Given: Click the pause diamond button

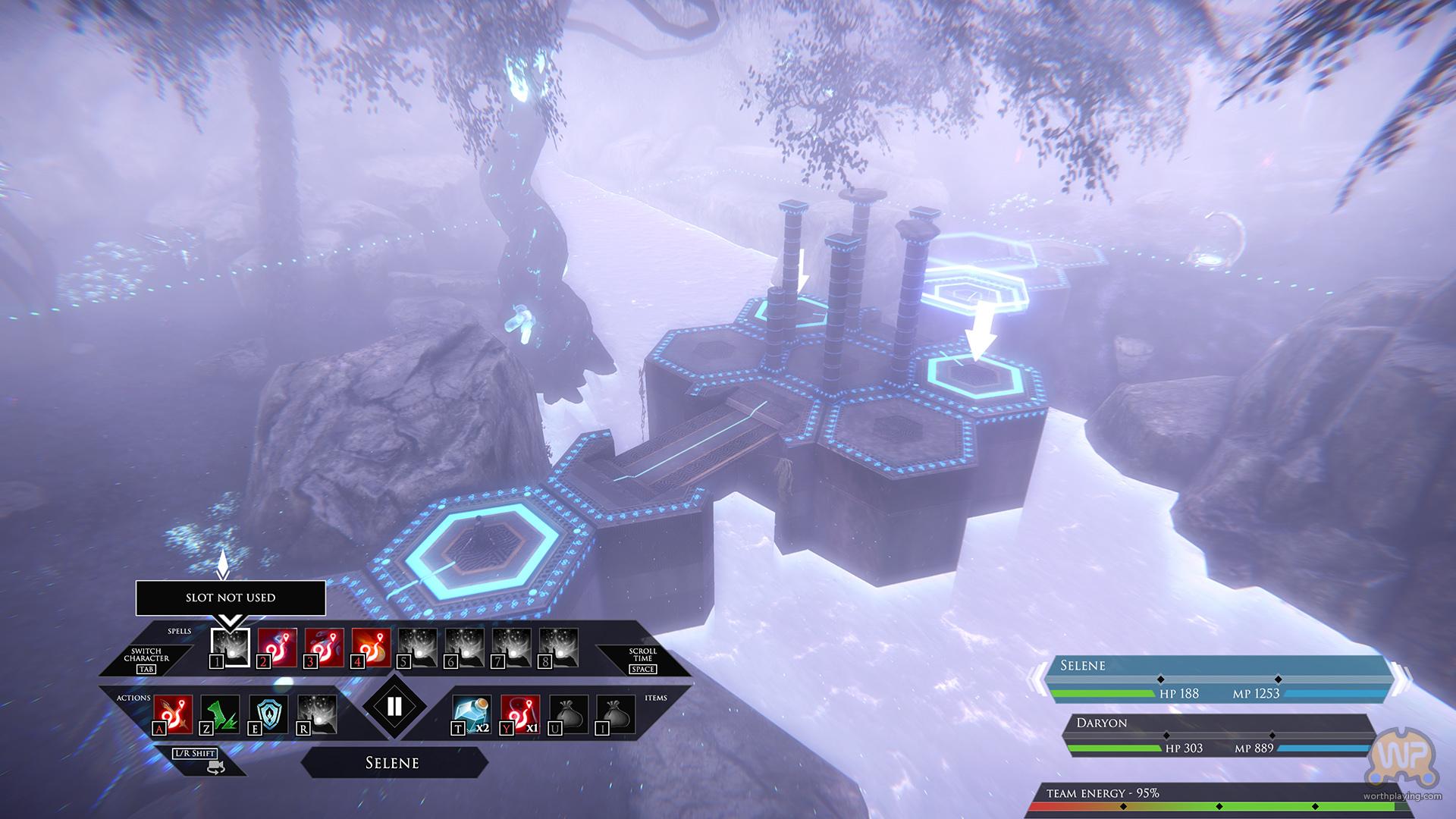Looking at the screenshot, I should 394,707.
